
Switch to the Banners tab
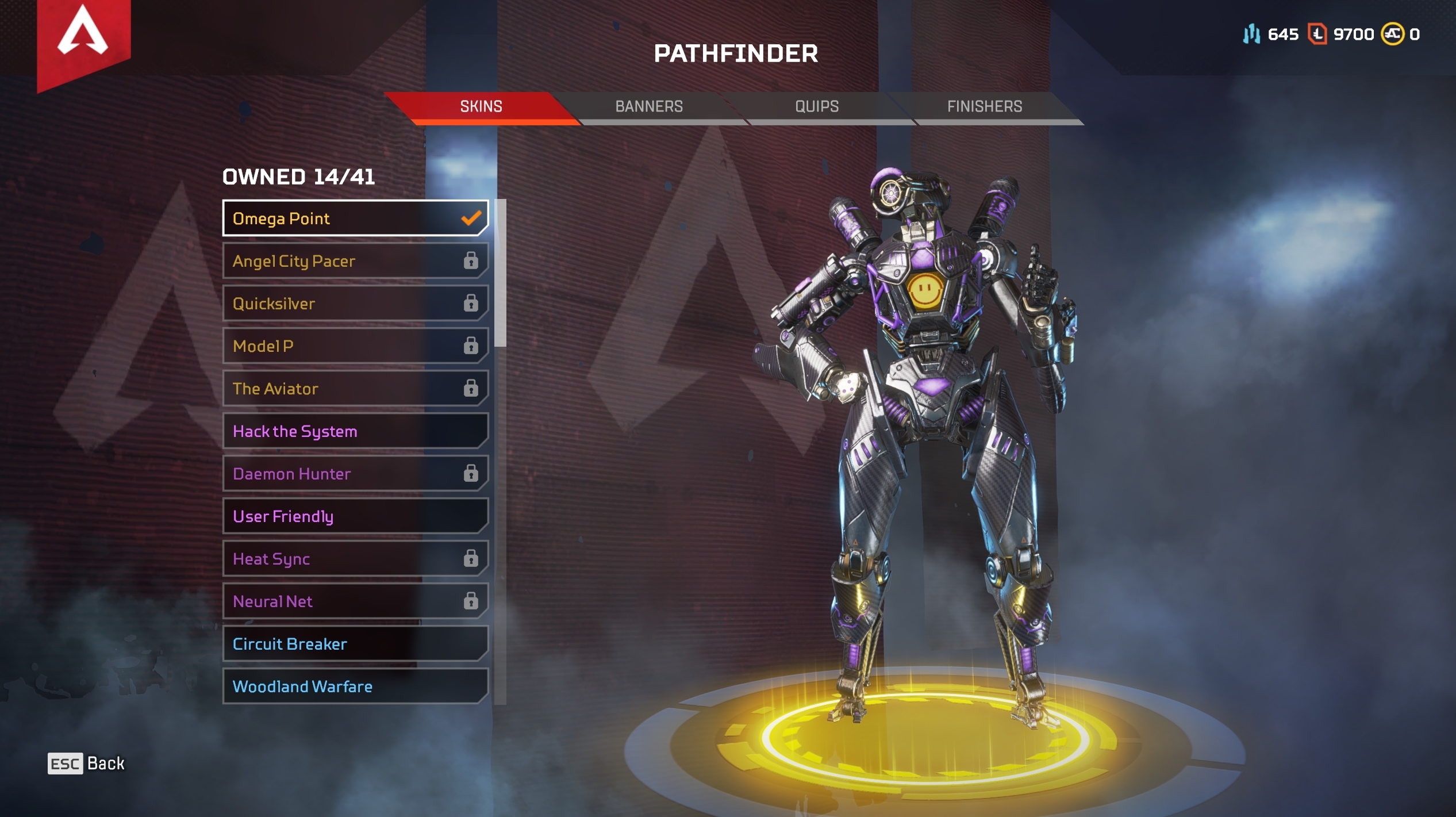[x=649, y=106]
